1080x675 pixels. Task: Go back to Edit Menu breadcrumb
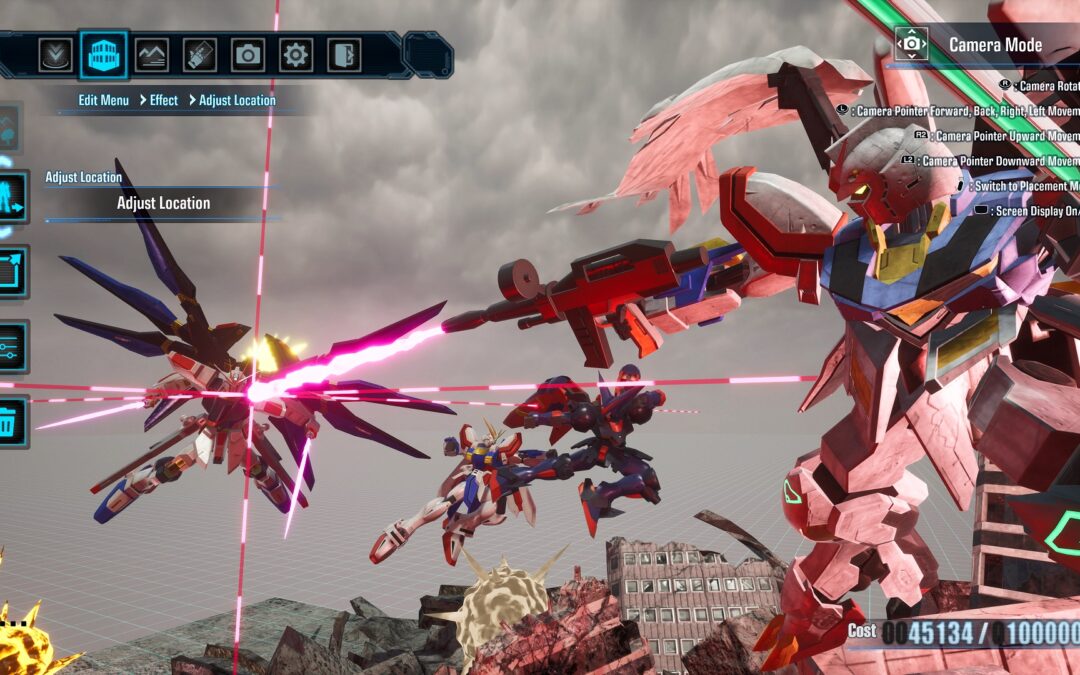point(104,100)
